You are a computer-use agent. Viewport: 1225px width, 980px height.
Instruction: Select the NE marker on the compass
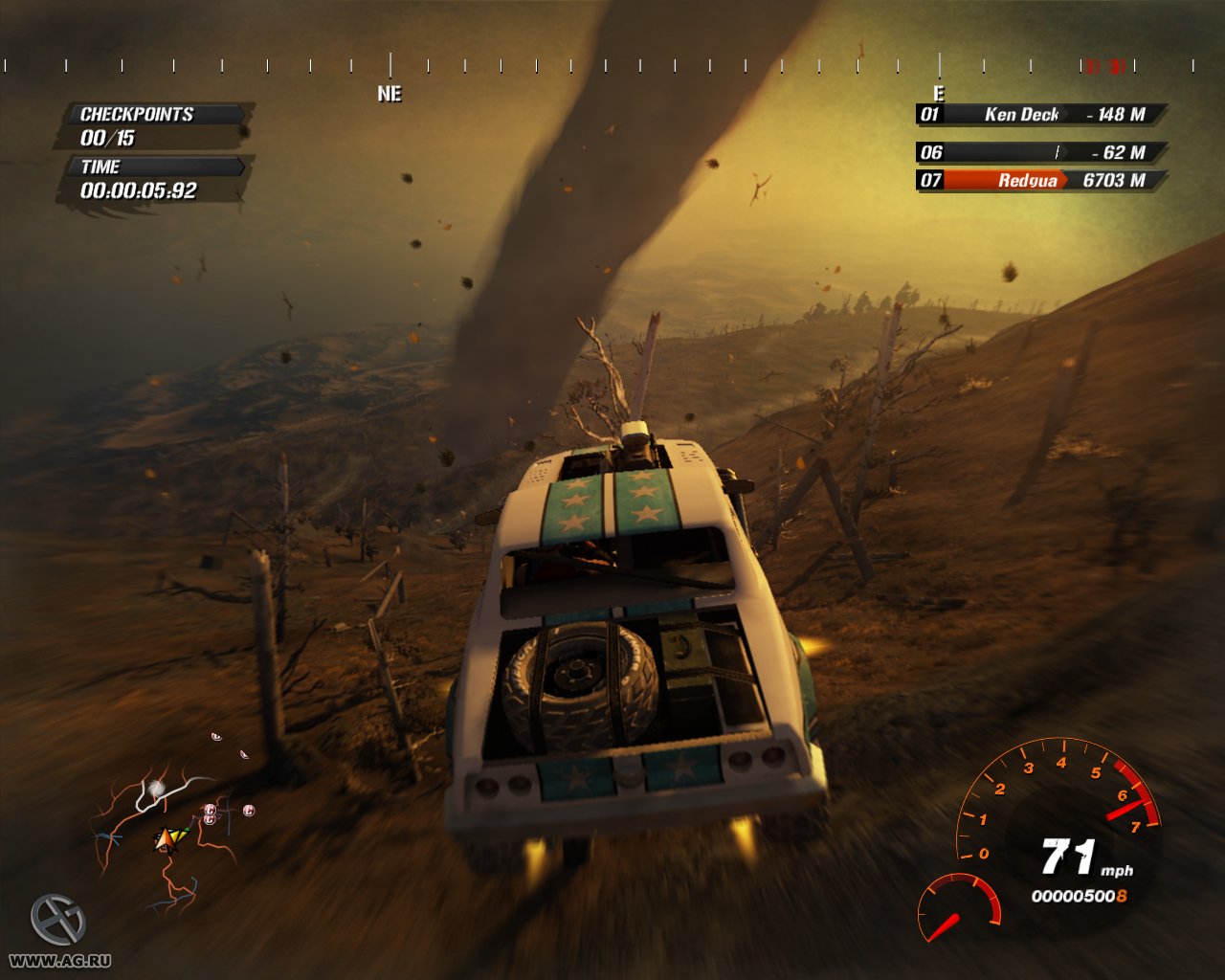[390, 94]
